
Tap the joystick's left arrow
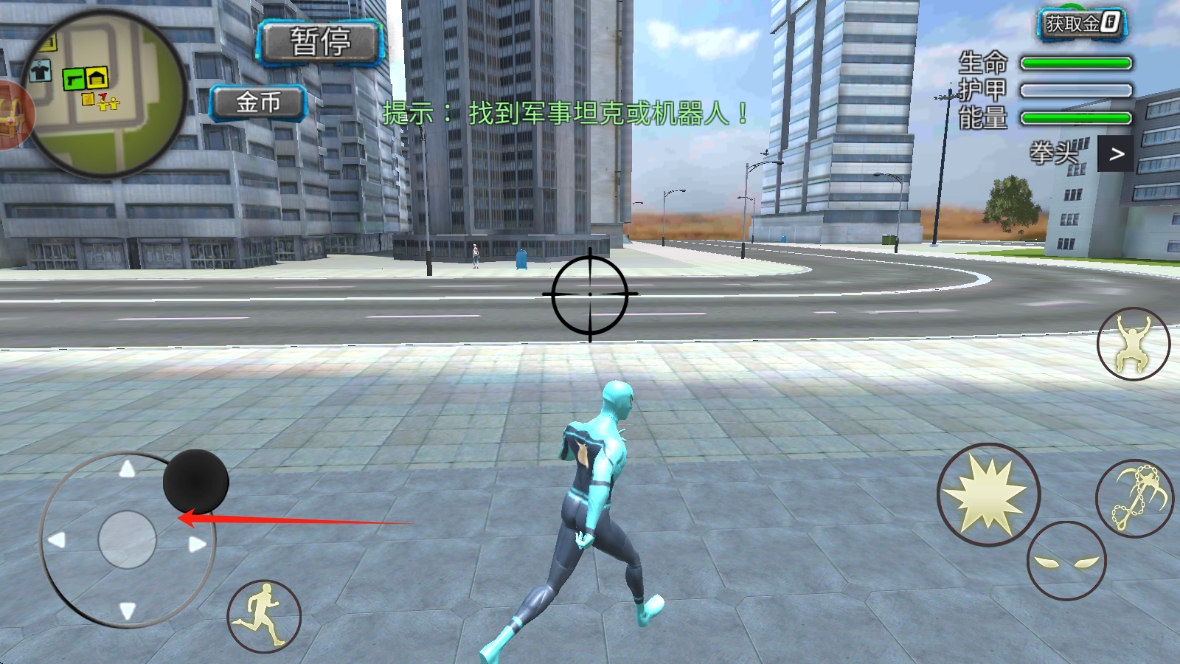point(57,540)
